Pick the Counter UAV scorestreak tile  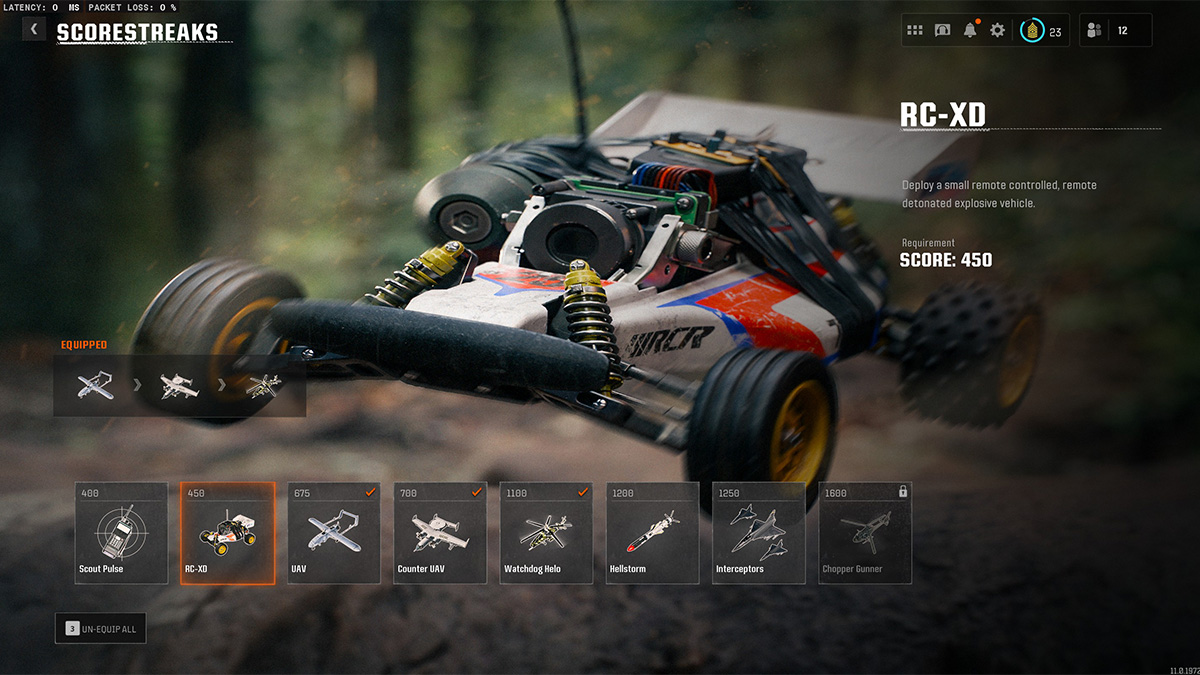click(x=440, y=533)
